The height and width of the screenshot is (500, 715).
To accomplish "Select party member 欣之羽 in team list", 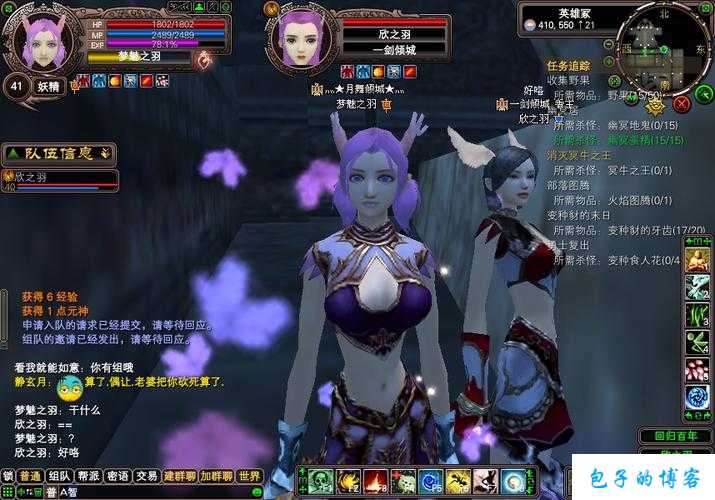I will click(x=60, y=180).
